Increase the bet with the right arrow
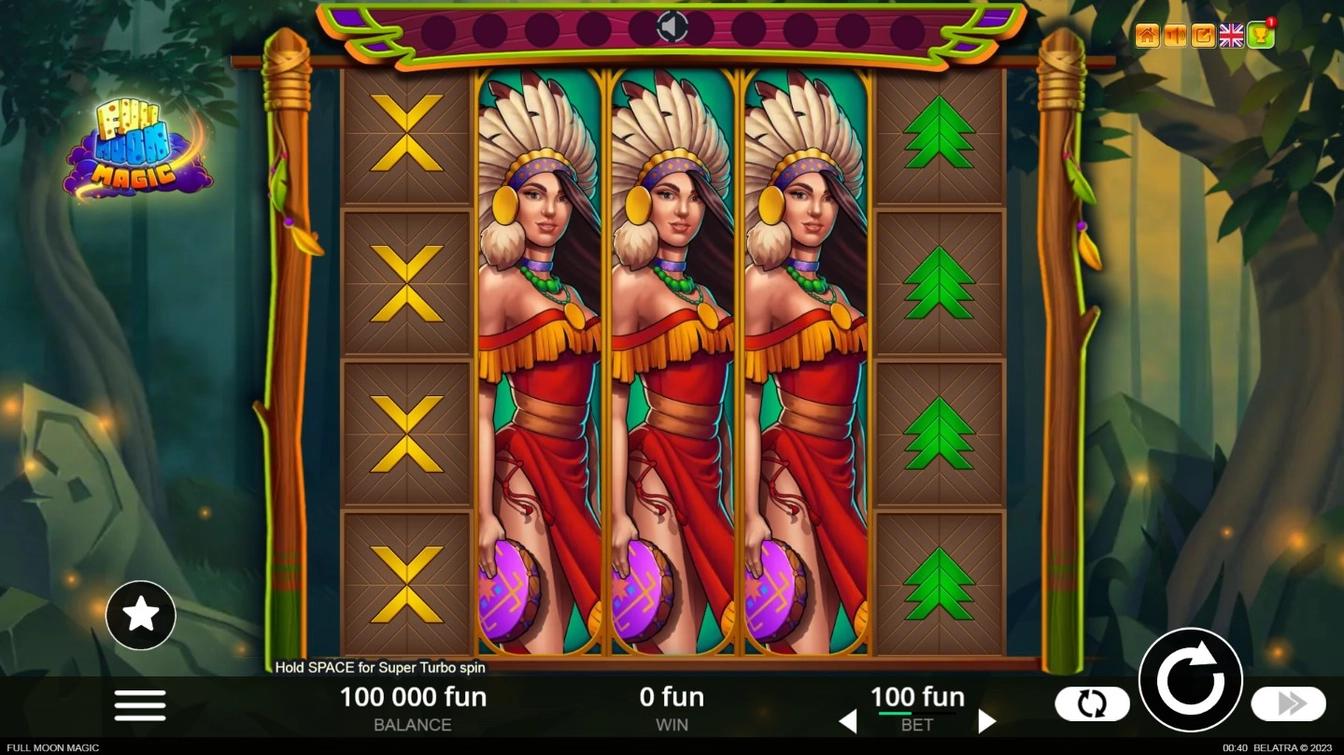Image resolution: width=1344 pixels, height=755 pixels. point(986,721)
